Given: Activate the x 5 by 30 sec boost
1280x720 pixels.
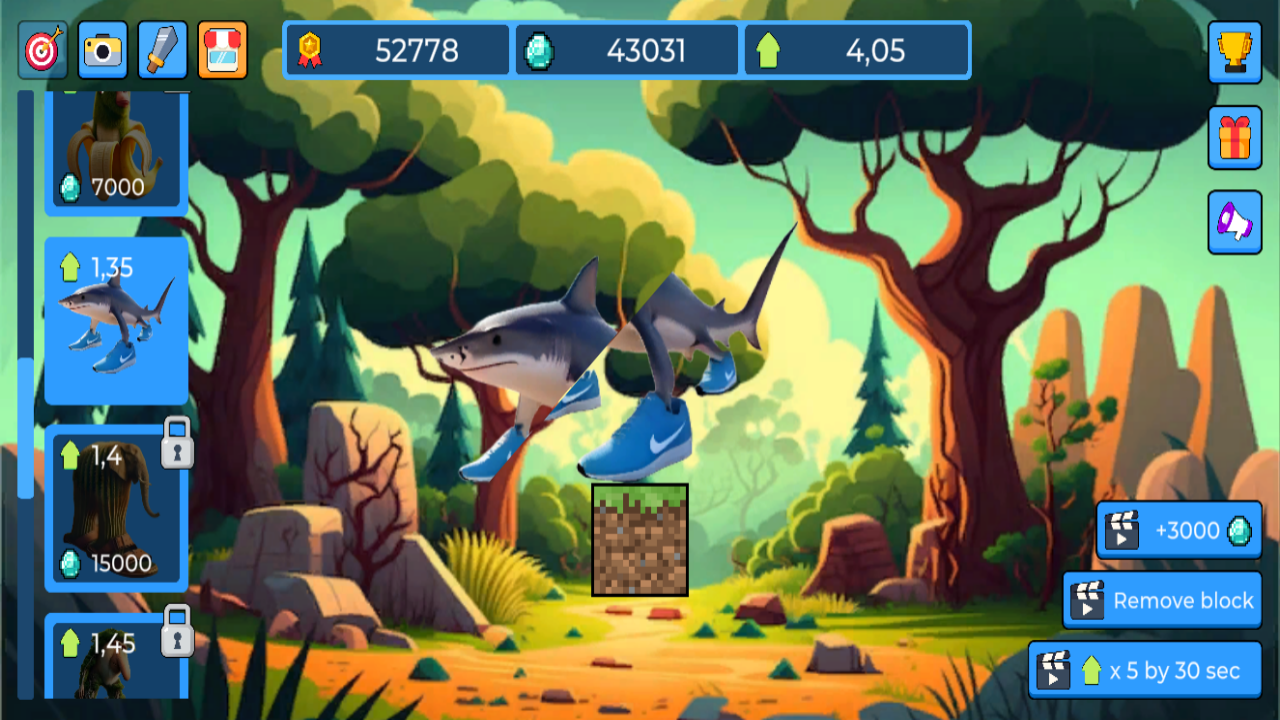Looking at the screenshot, I should coord(1143,670).
